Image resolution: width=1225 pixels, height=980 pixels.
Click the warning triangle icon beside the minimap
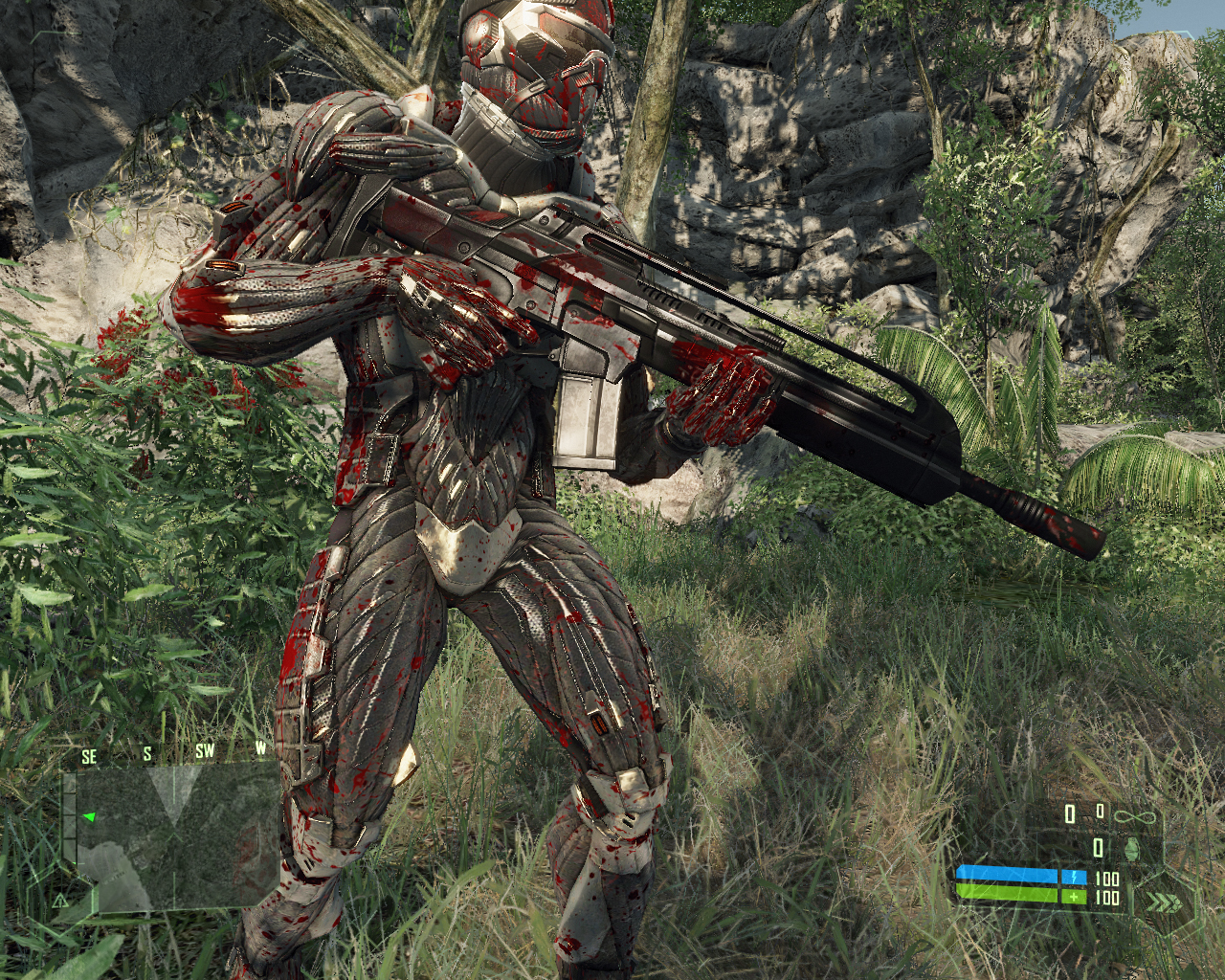pyautogui.click(x=60, y=901)
